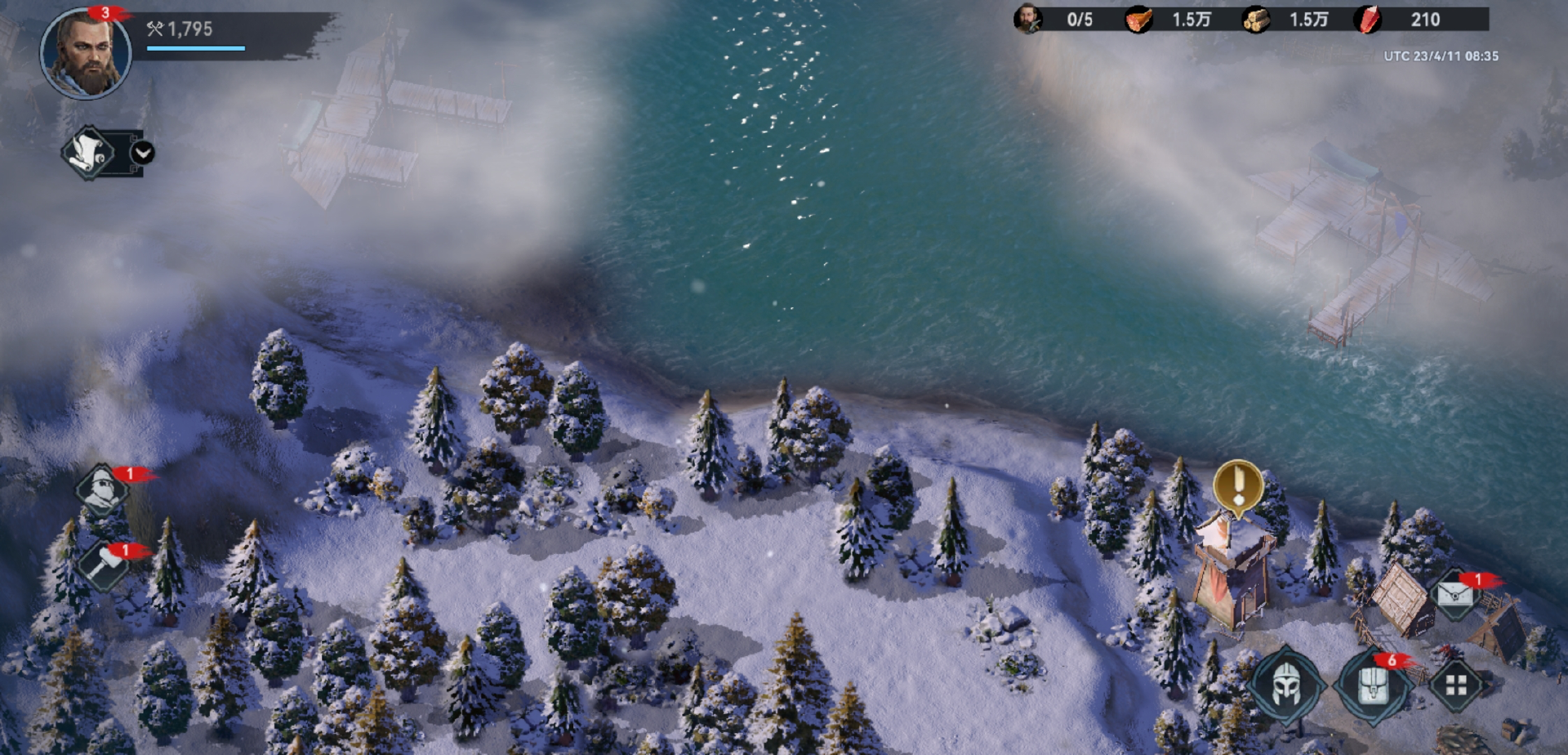Open the hammer build queue icon
The width and height of the screenshot is (1568, 755).
(x=104, y=564)
